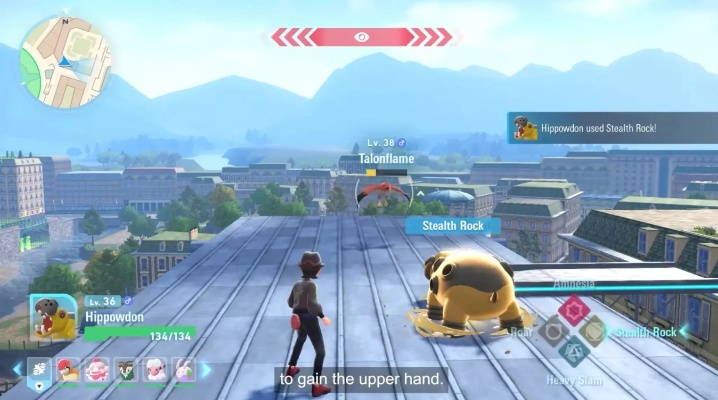This screenshot has width=718, height=400.
Task: Select the Amnesia move
Action: (573, 310)
